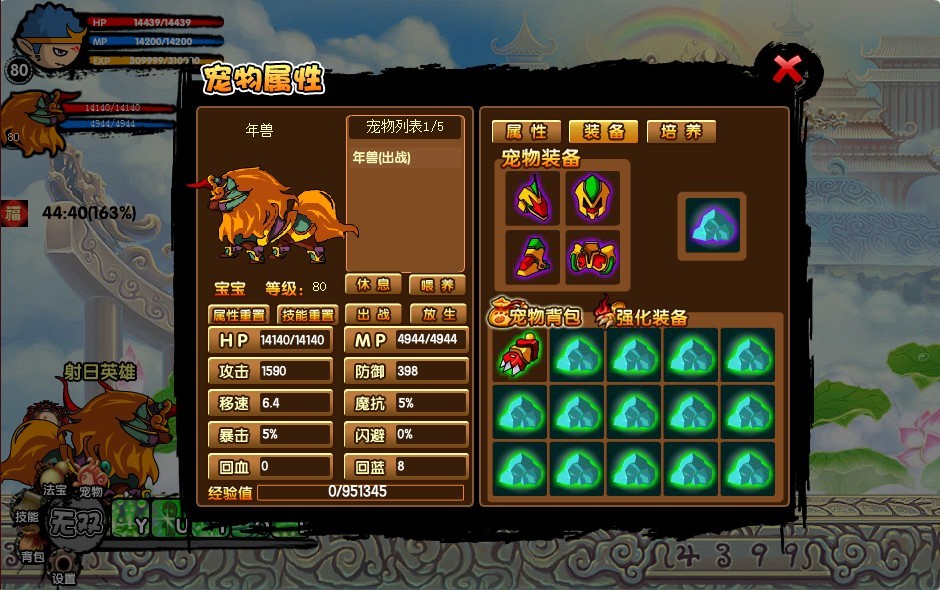Switch to the 属性 tab
The width and height of the screenshot is (940, 590).
click(x=526, y=132)
